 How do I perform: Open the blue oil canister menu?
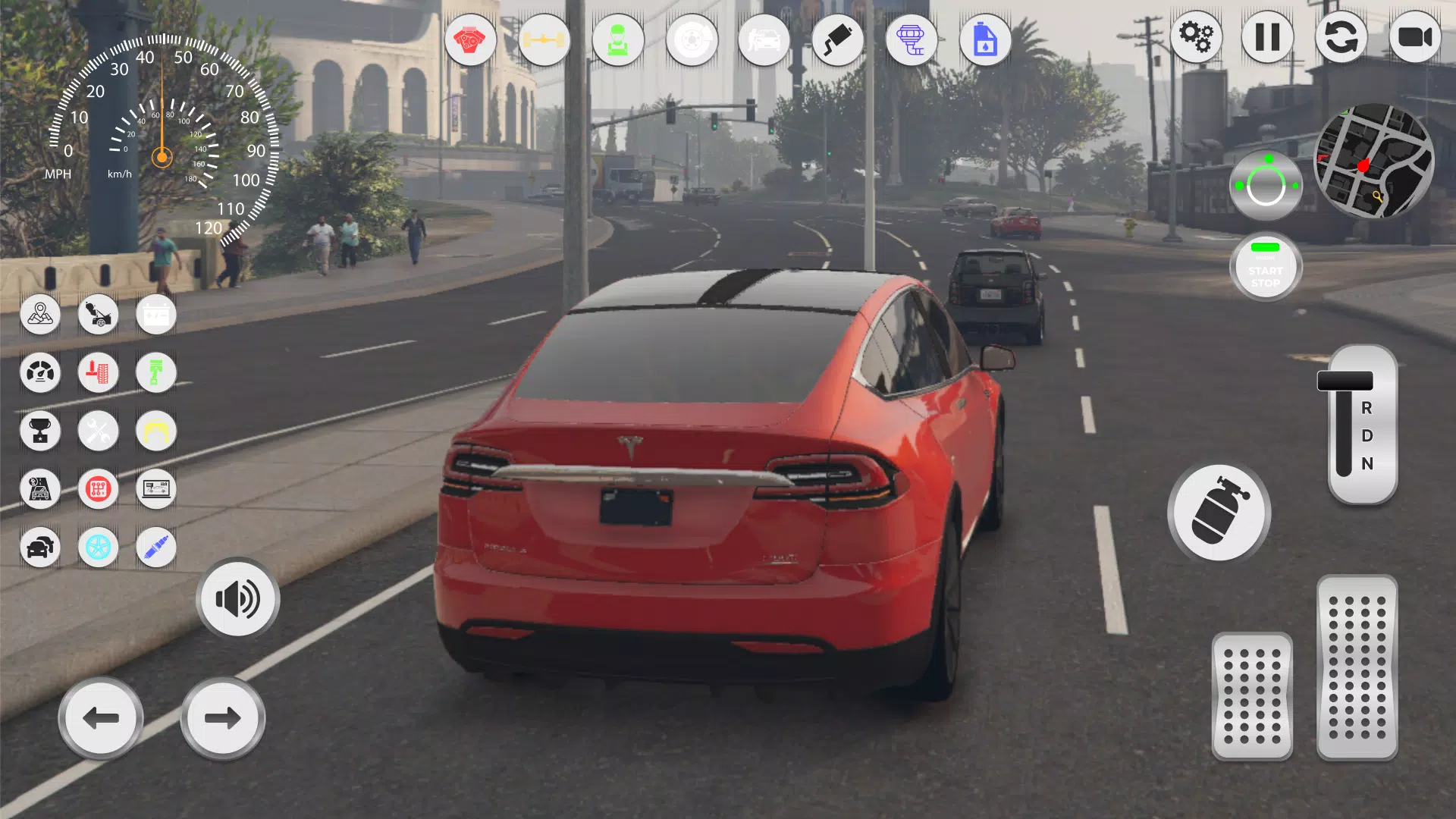(x=984, y=41)
